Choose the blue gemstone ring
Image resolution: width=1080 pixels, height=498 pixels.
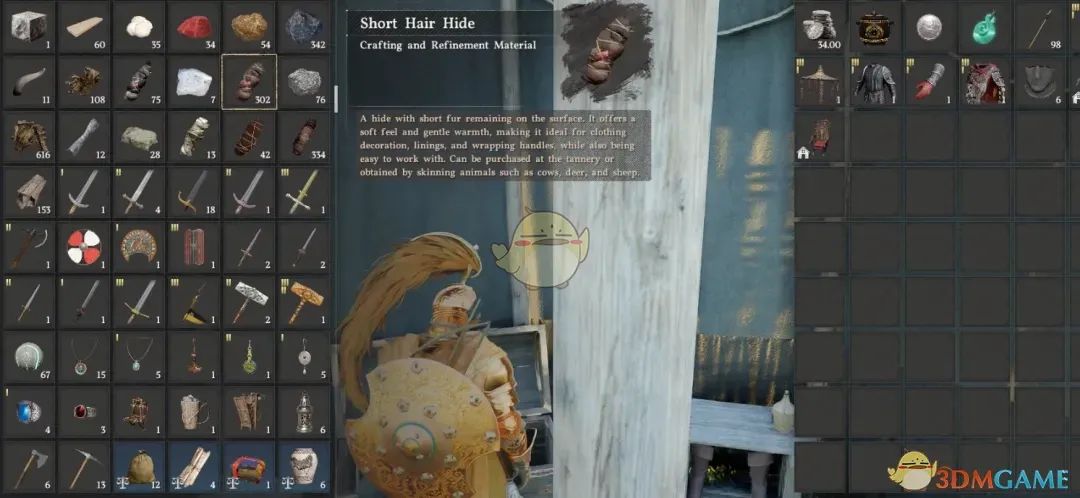tap(28, 411)
